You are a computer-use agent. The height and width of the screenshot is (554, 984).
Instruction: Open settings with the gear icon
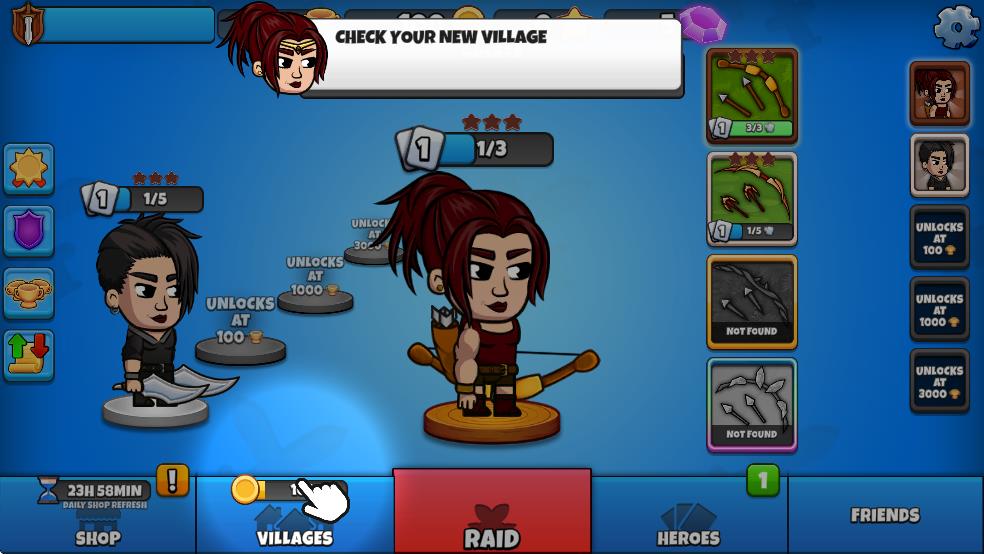[955, 27]
